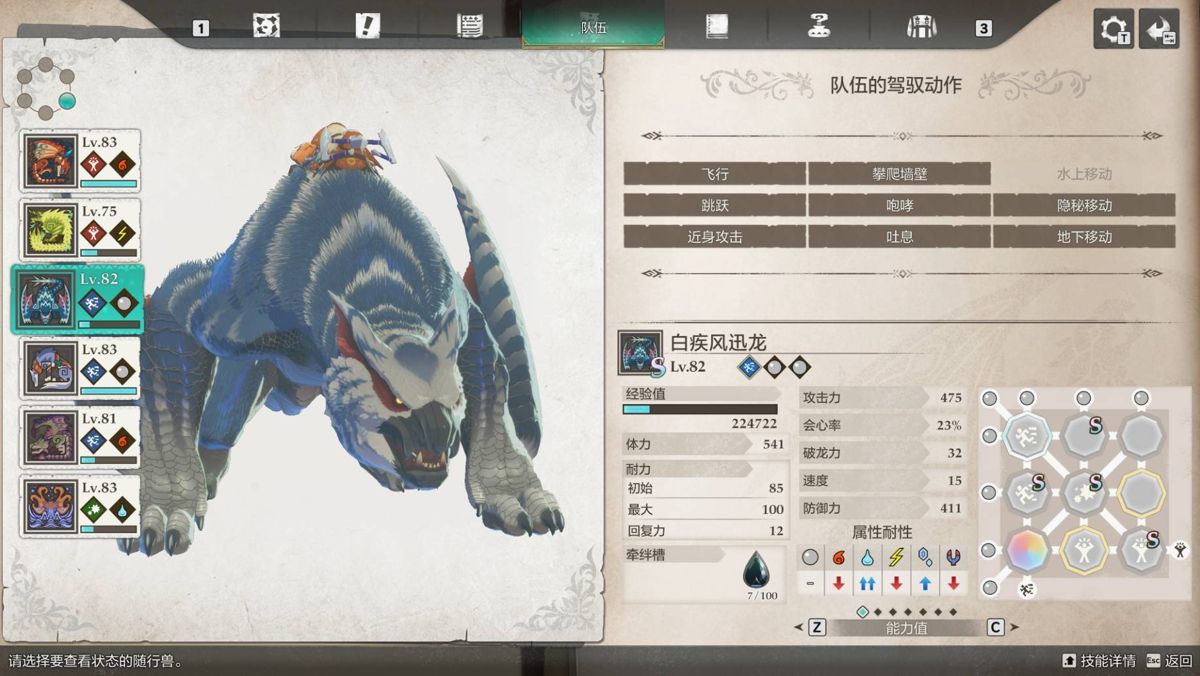
Task: Select the orange-horned monstie with water element
Action: [x=81, y=506]
